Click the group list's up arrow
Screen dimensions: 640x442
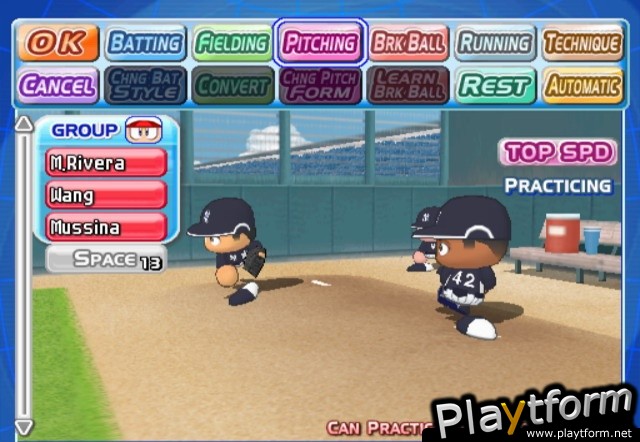25,127
